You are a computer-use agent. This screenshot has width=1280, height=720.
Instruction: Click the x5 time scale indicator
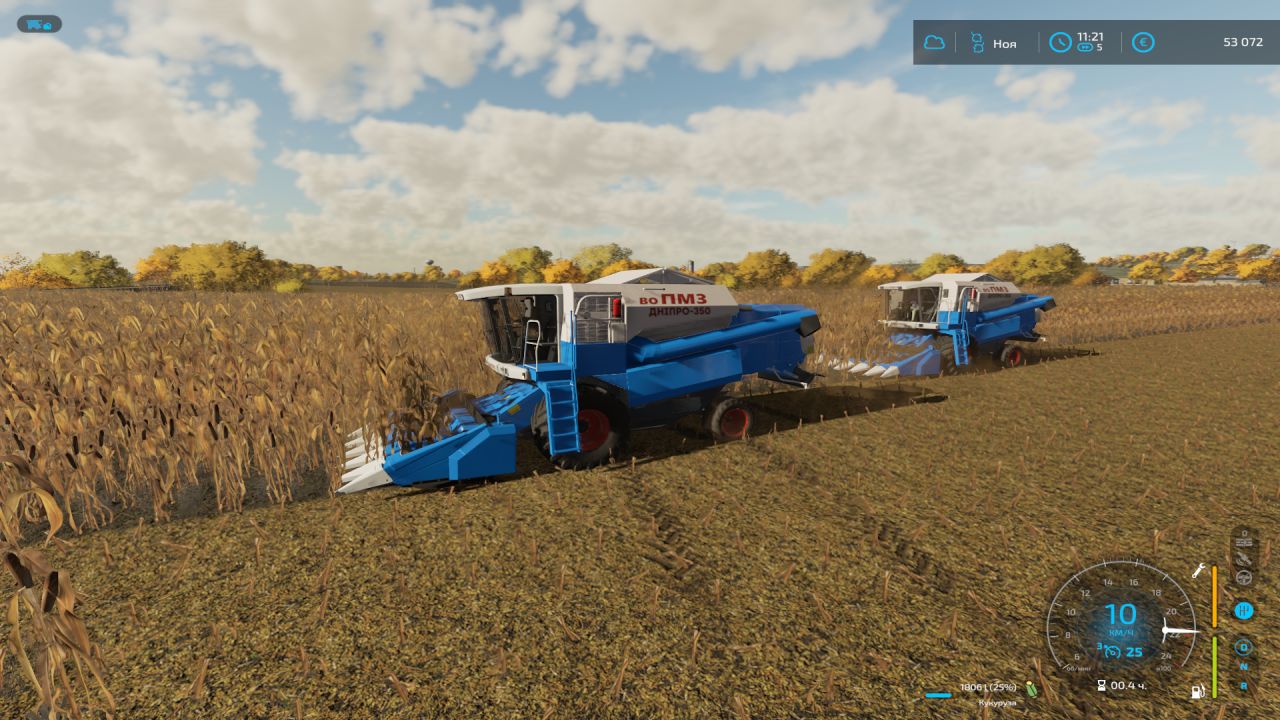coord(1088,47)
